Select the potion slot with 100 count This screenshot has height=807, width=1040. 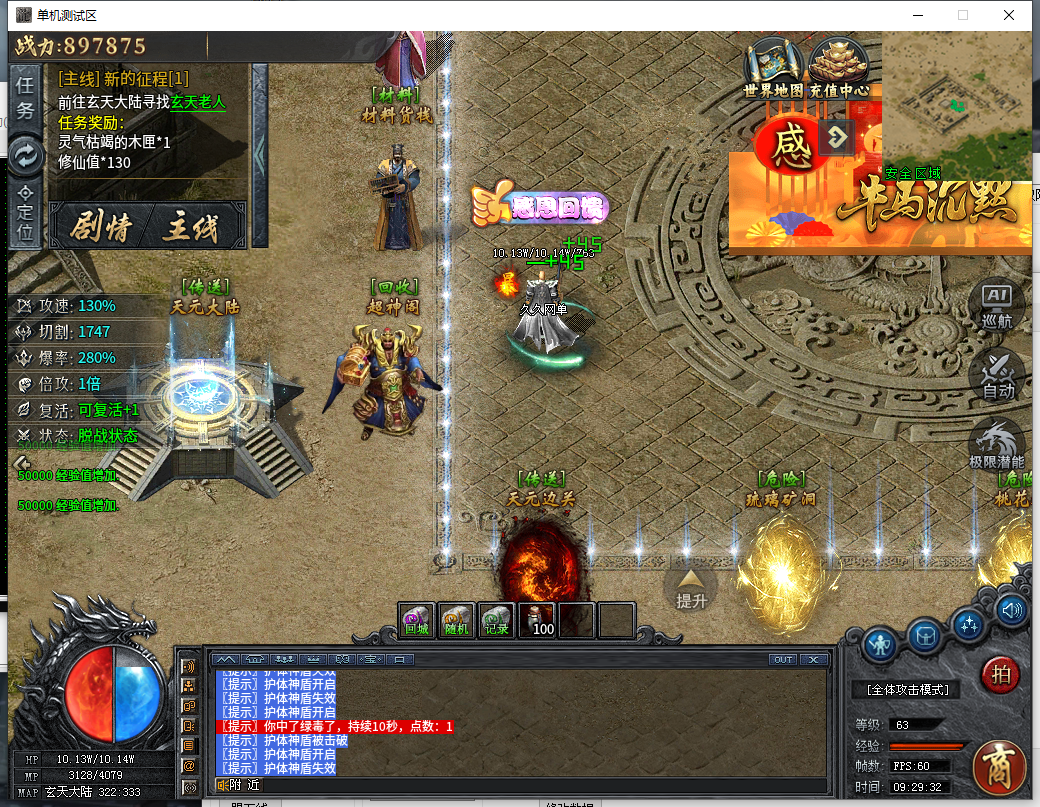click(537, 620)
